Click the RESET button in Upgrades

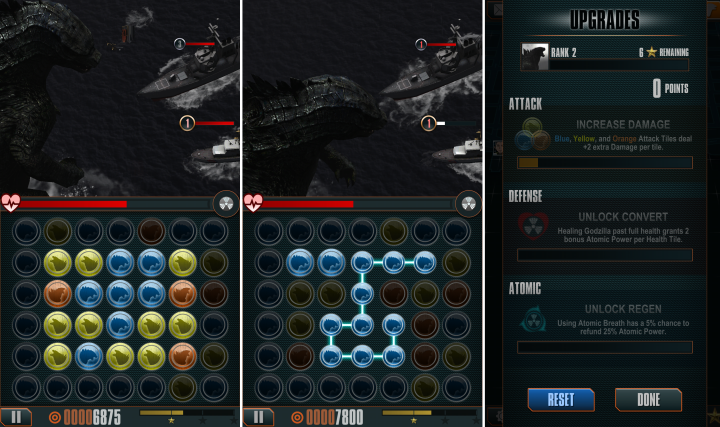(x=560, y=399)
